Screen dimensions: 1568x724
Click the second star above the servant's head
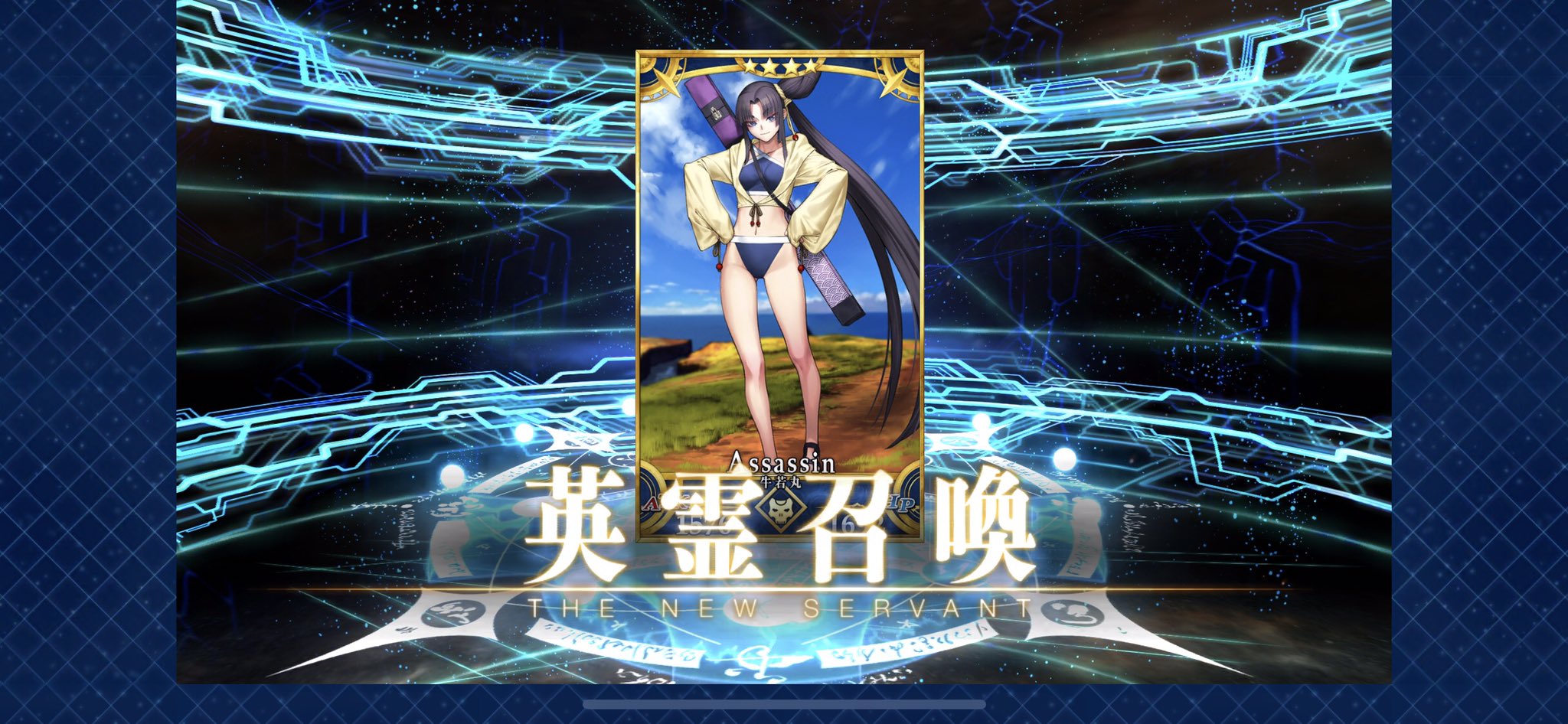click(770, 67)
